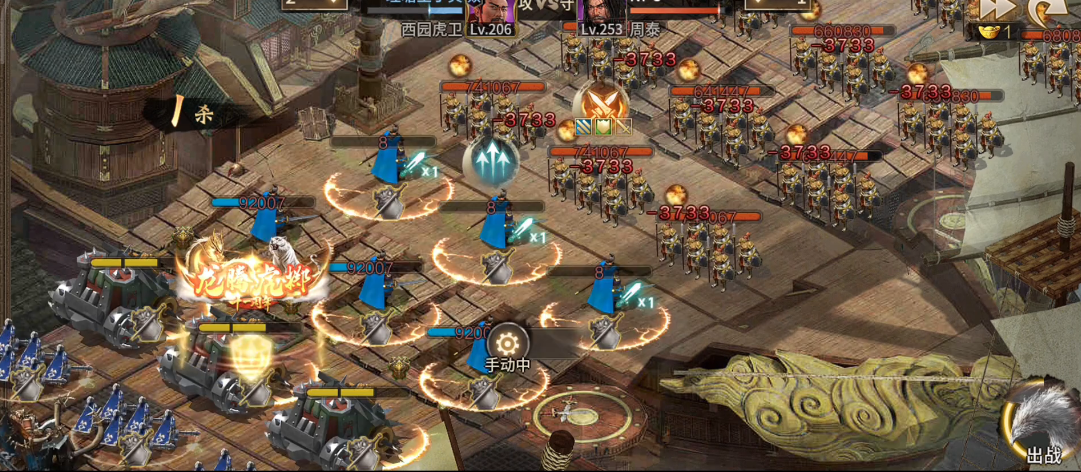Tap the crossed swords attack buff icon

(x=603, y=101)
